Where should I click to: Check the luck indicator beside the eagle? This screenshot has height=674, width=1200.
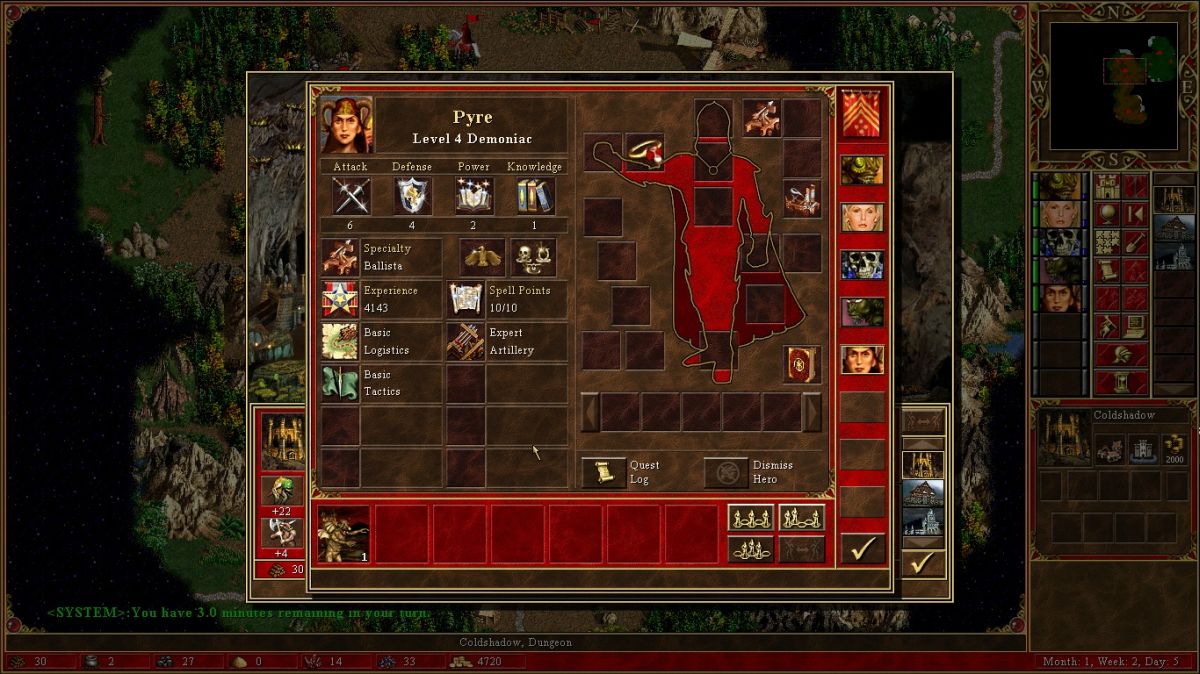click(x=533, y=257)
